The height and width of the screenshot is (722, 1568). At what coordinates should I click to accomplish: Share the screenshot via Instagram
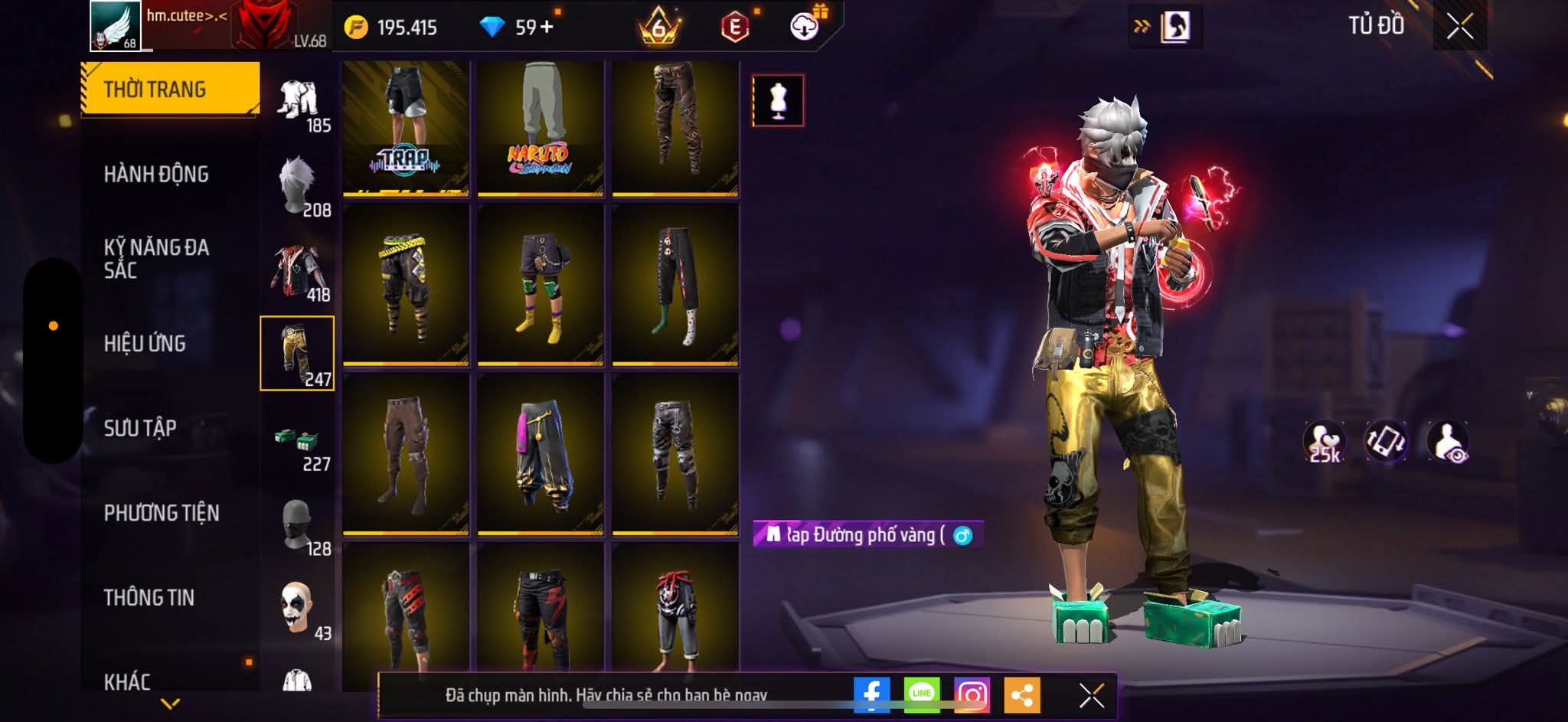pos(972,695)
